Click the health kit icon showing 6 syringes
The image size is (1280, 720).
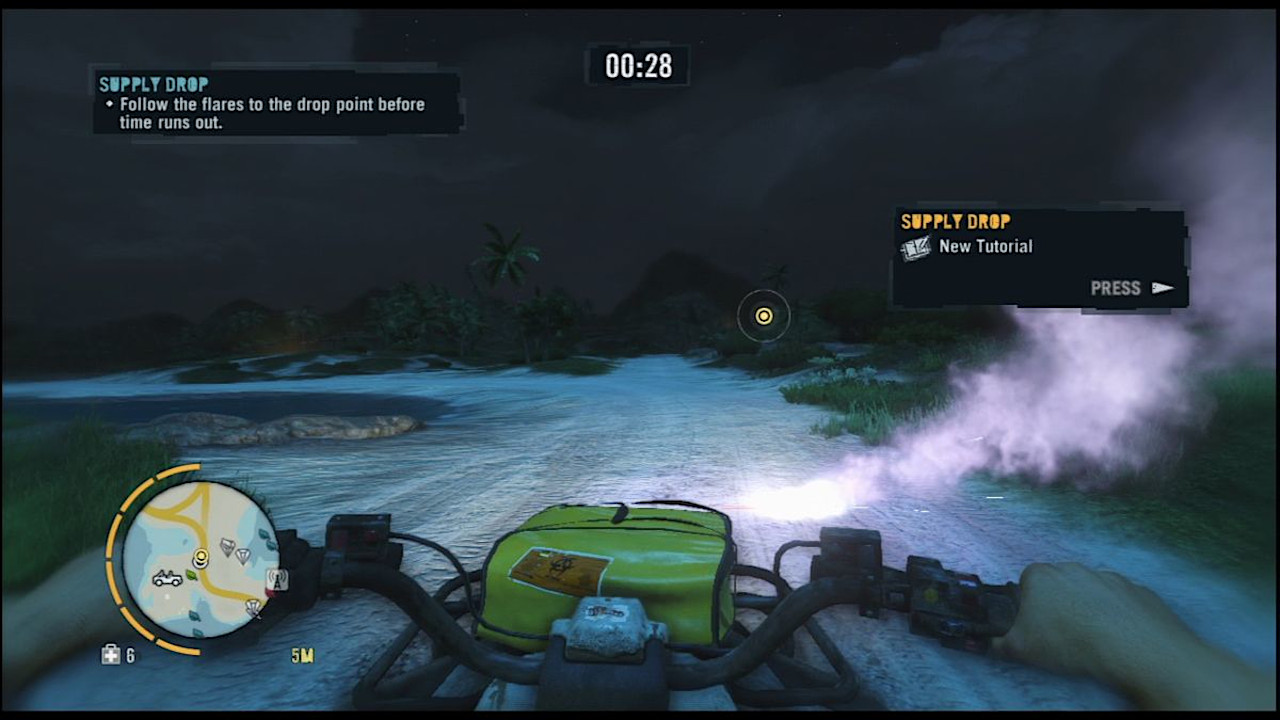pyautogui.click(x=112, y=654)
